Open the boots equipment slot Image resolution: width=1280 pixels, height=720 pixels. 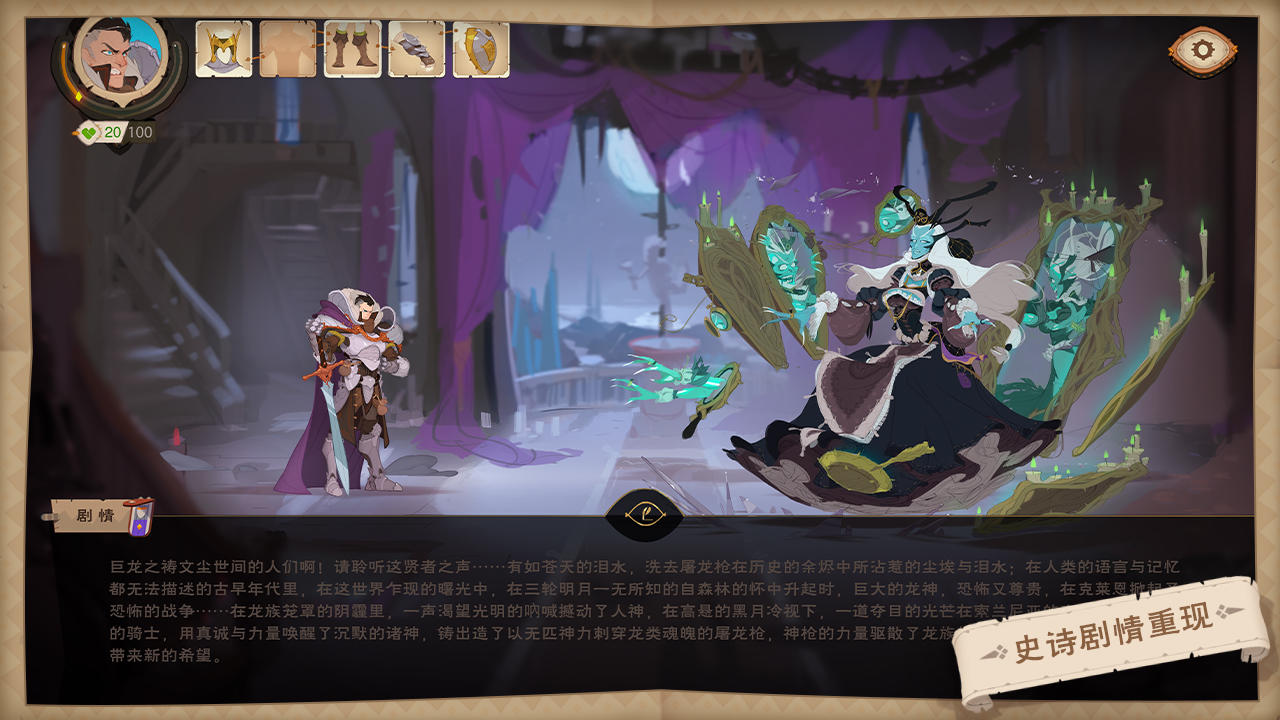click(351, 47)
